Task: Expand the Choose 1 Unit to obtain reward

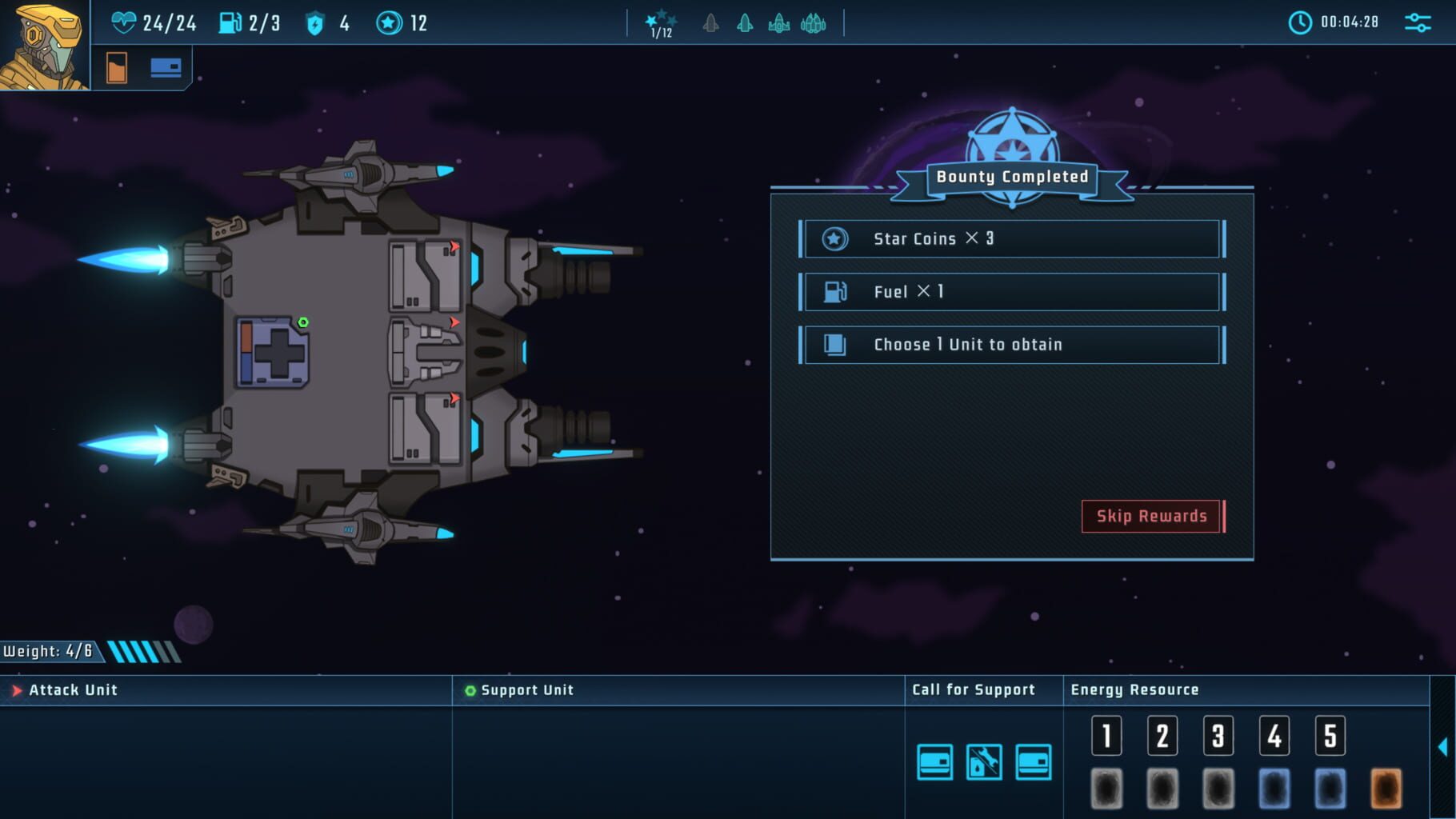Action: (1010, 345)
